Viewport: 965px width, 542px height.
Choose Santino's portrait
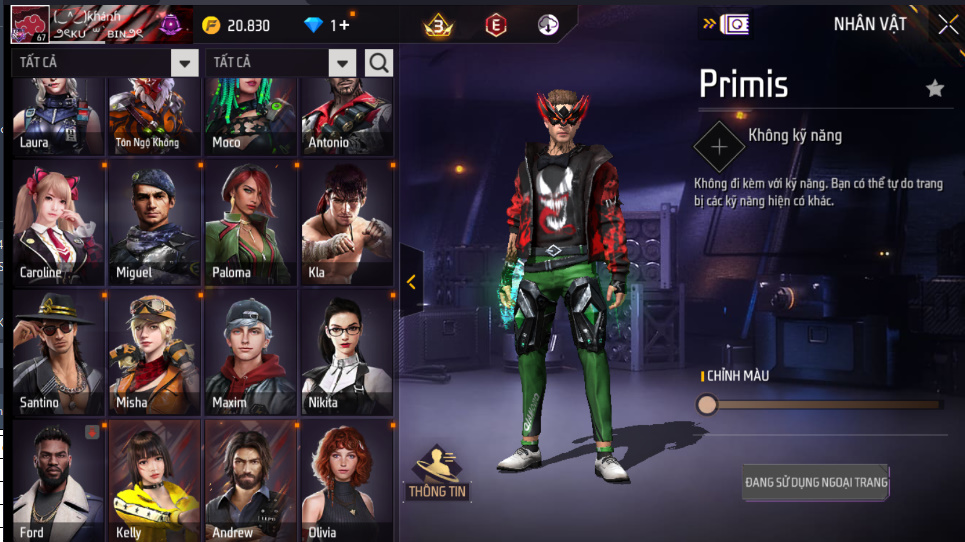click(x=57, y=352)
